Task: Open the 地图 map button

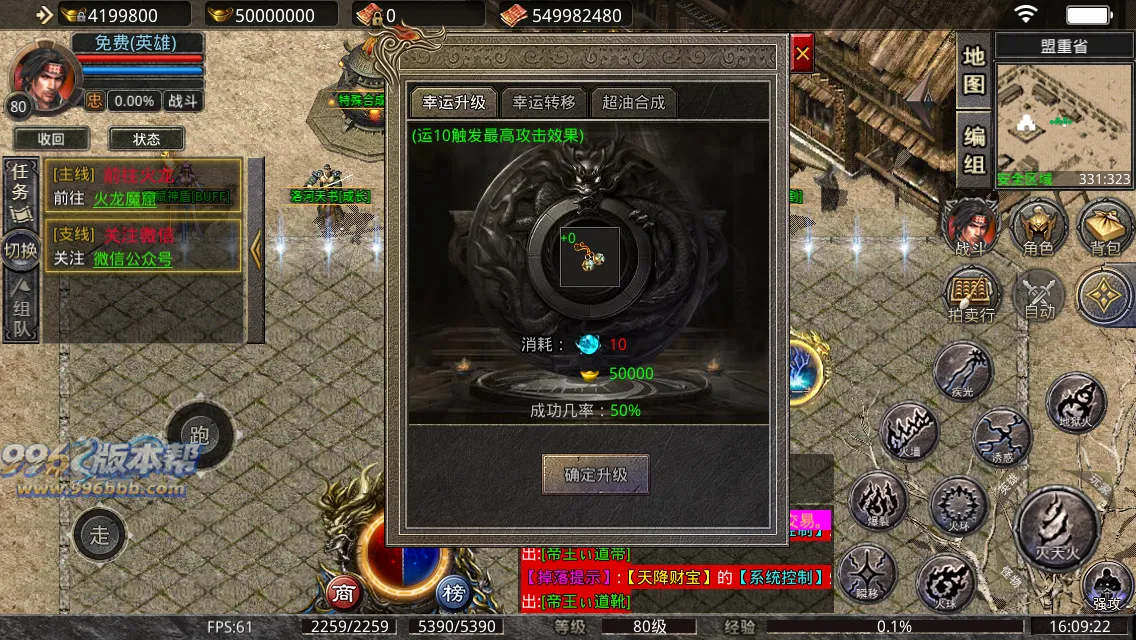Action: pos(974,70)
